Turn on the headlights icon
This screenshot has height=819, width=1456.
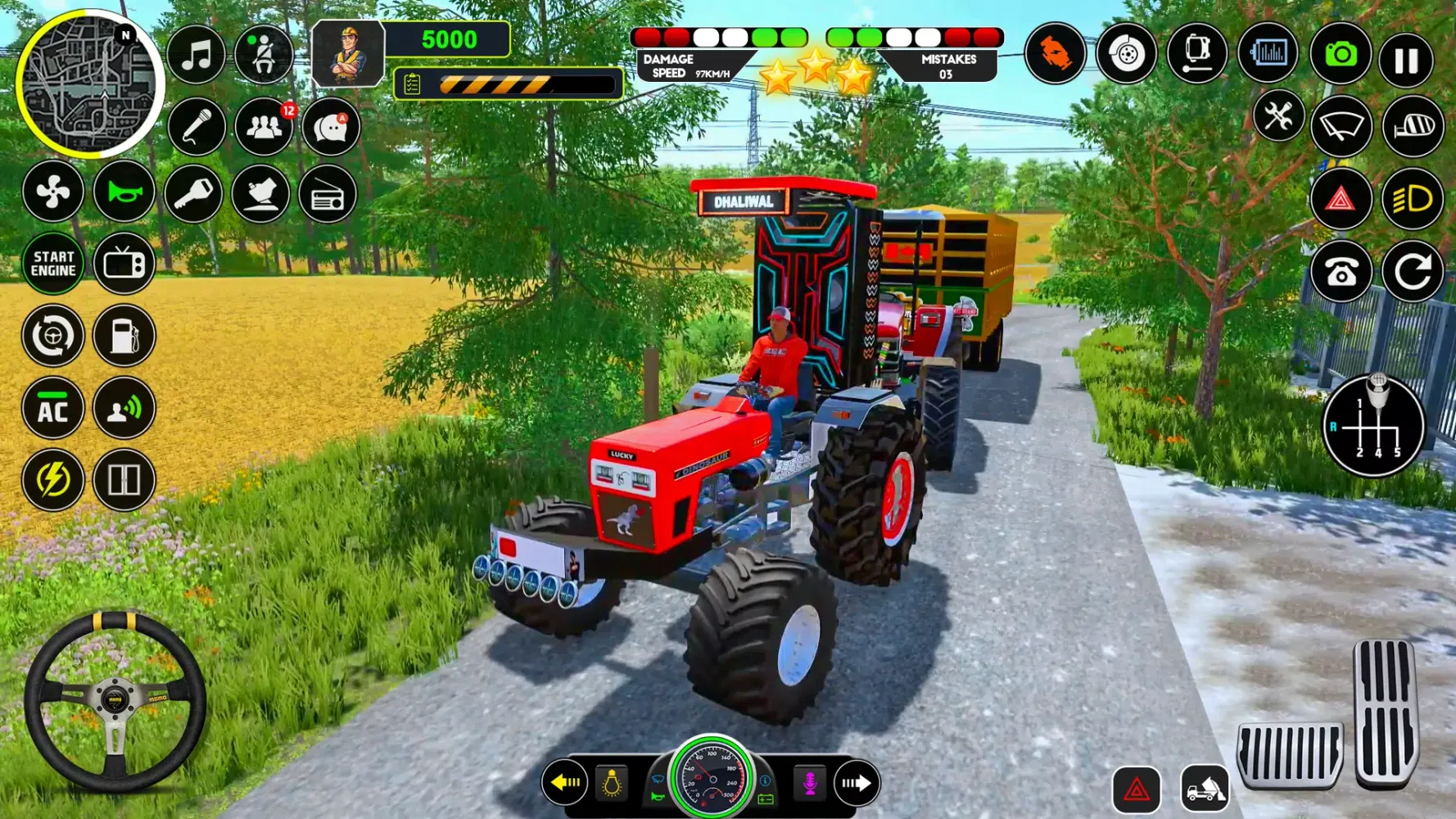1413,199
